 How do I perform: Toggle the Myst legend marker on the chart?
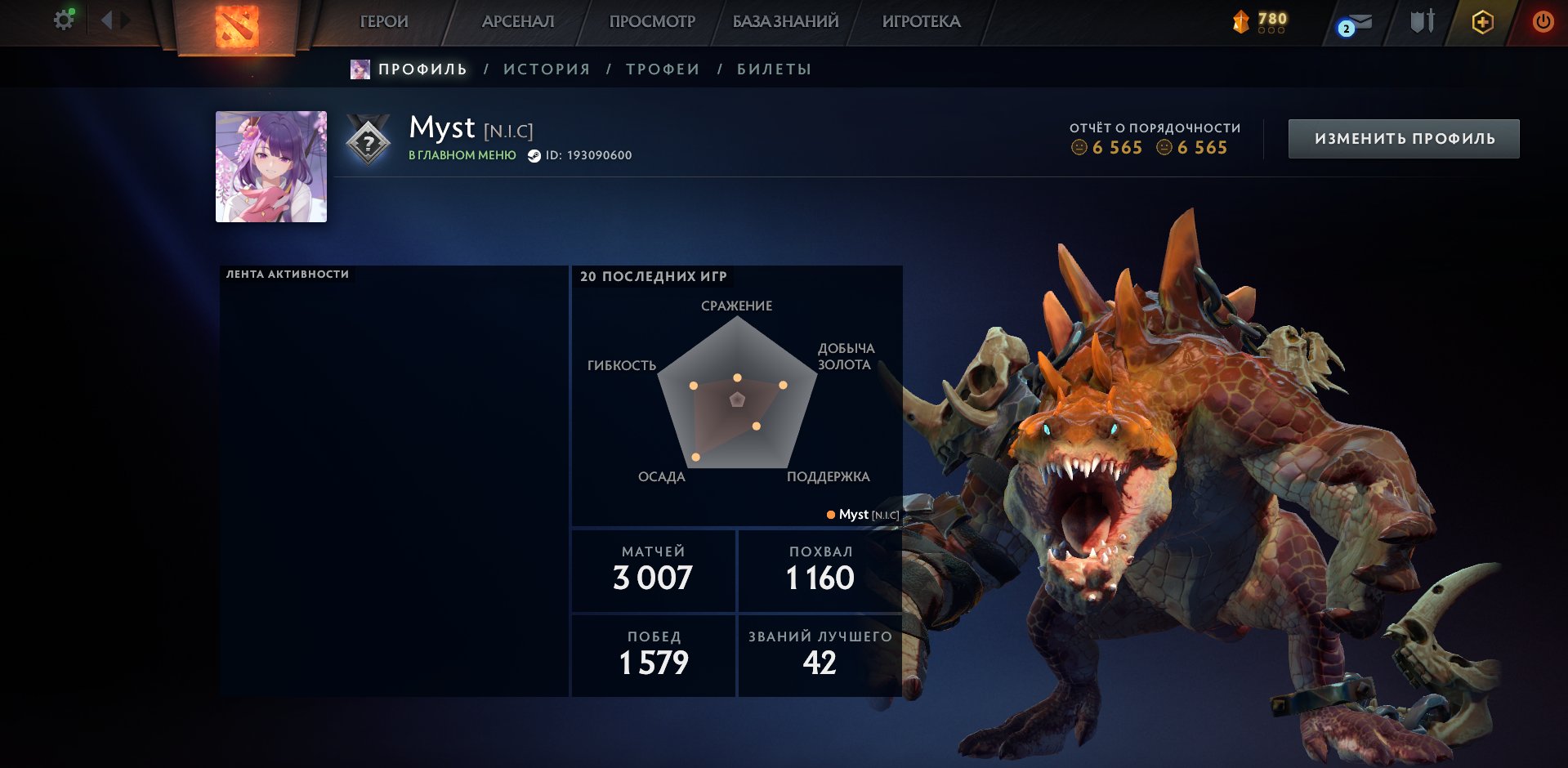pos(830,515)
